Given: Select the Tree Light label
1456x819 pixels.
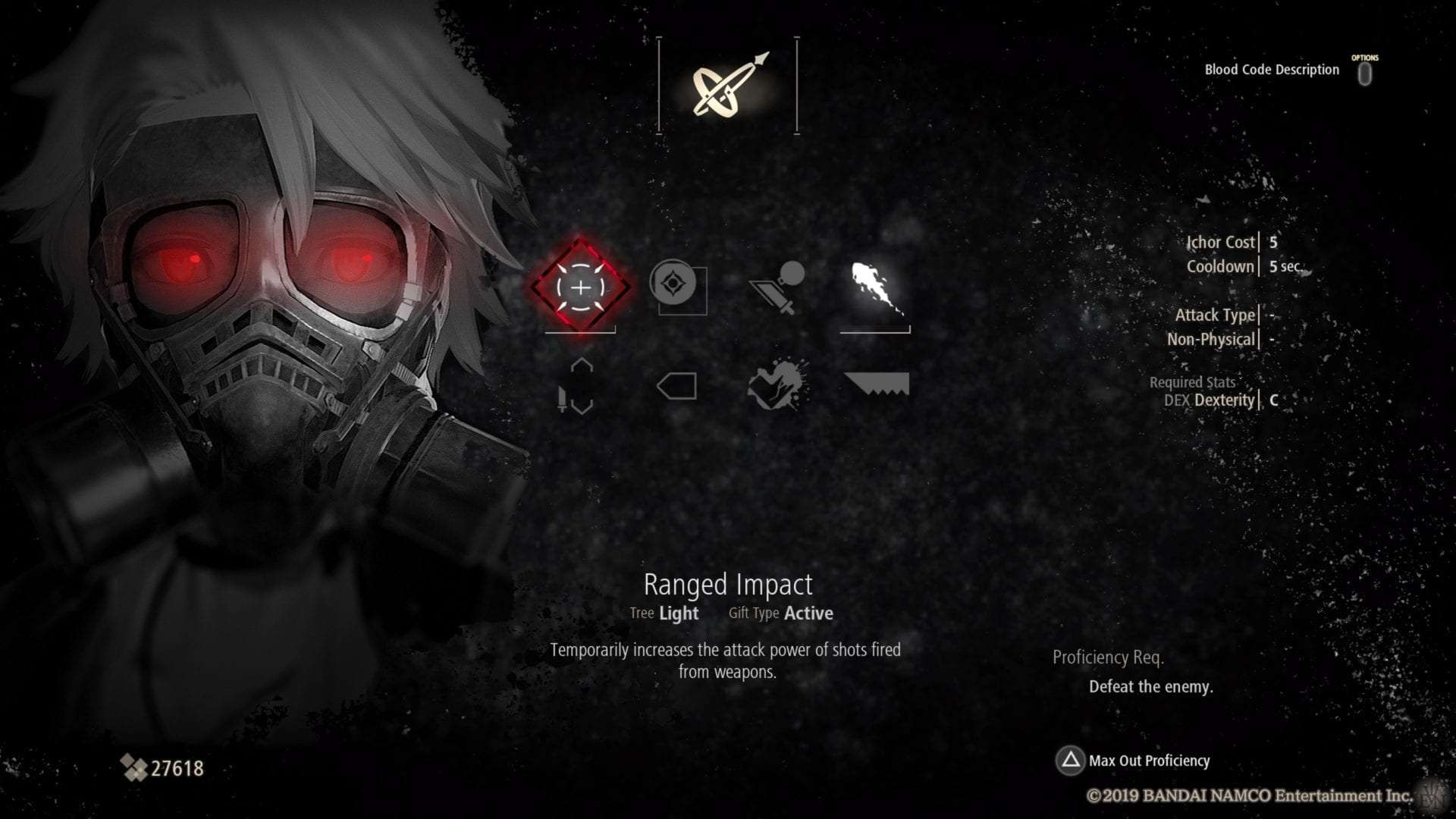Looking at the screenshot, I should (664, 613).
